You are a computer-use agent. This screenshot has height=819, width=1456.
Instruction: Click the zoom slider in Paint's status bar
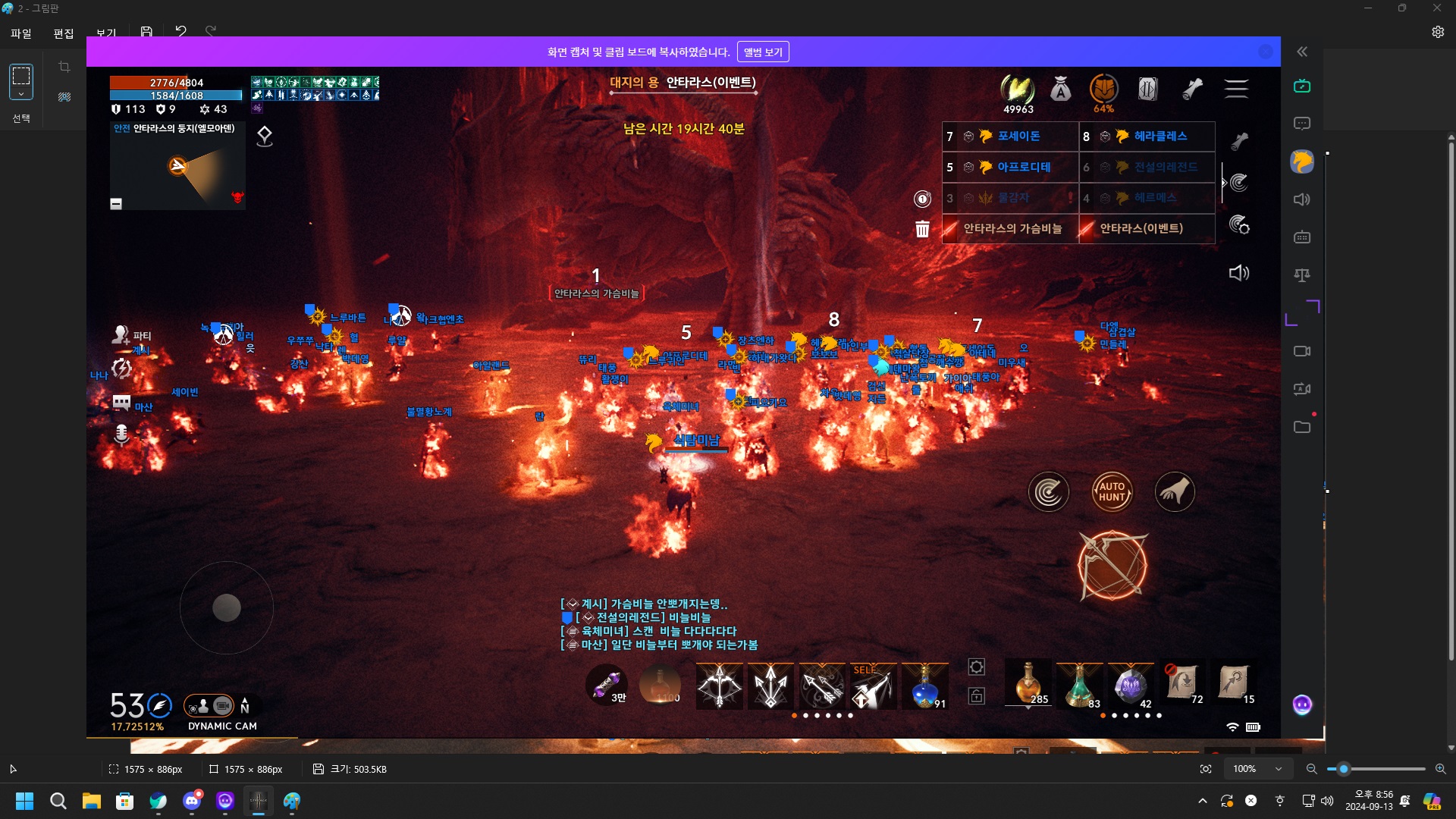[1344, 768]
